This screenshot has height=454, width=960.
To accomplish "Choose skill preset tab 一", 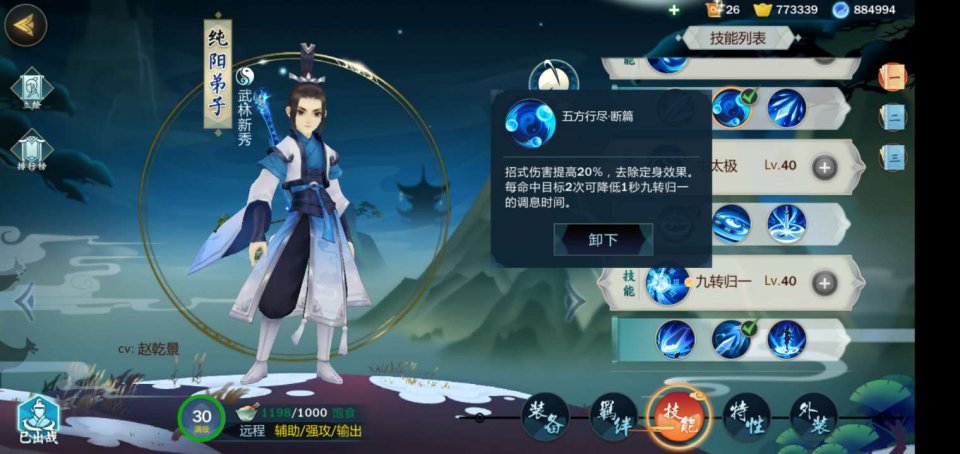I will pos(893,77).
